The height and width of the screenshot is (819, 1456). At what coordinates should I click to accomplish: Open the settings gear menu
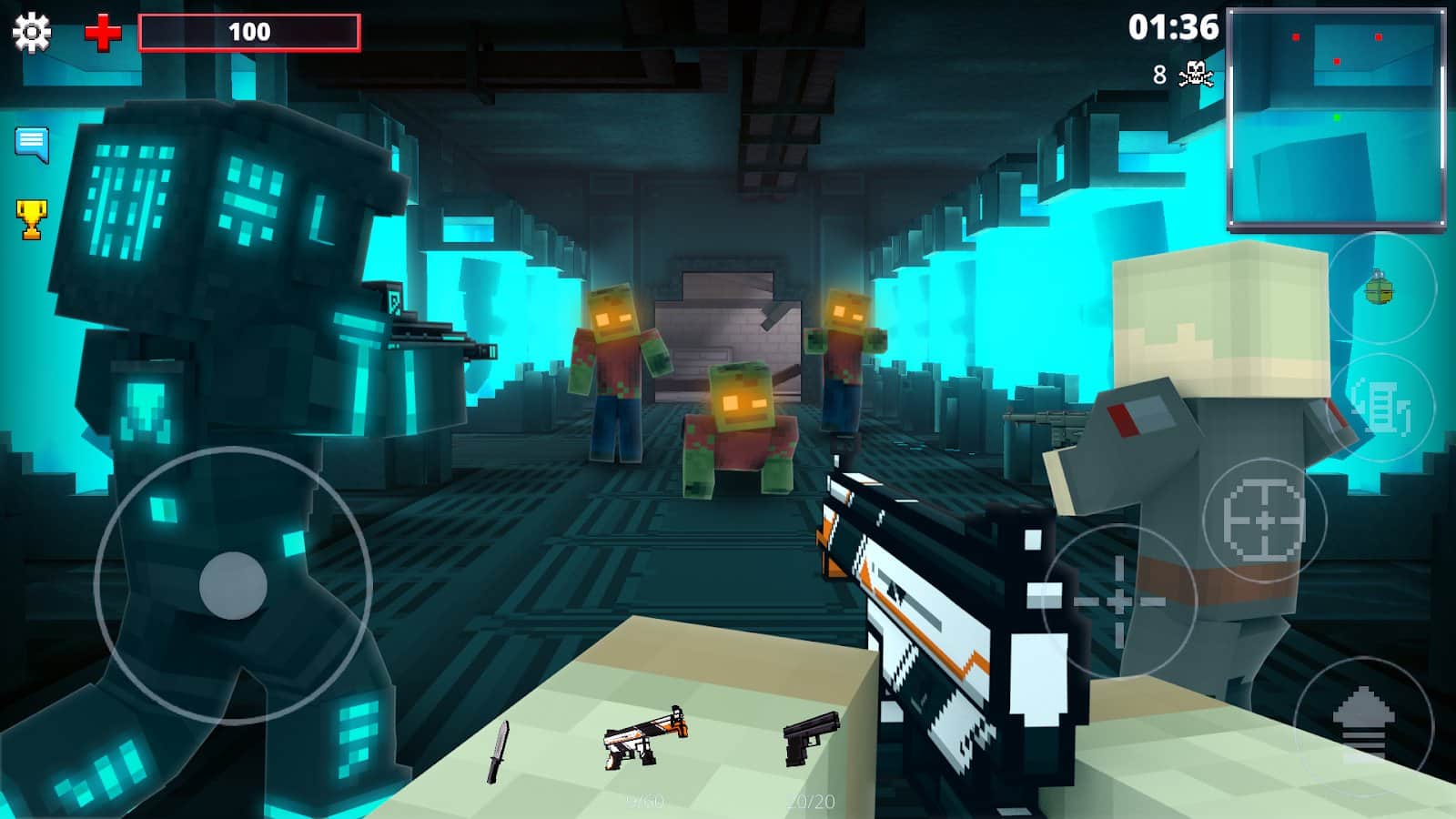(x=32, y=33)
